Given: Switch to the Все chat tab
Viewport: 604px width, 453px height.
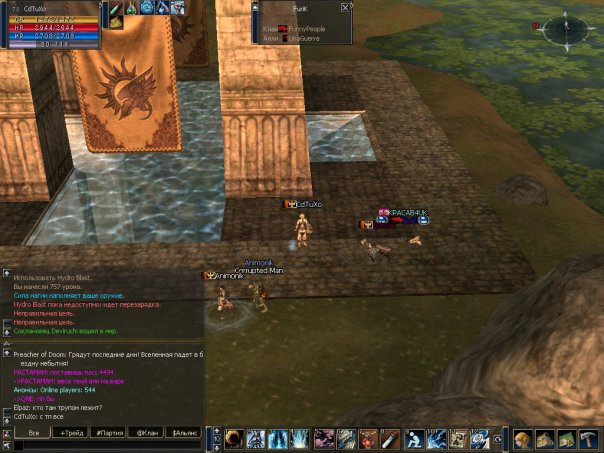Looking at the screenshot, I should (33, 433).
